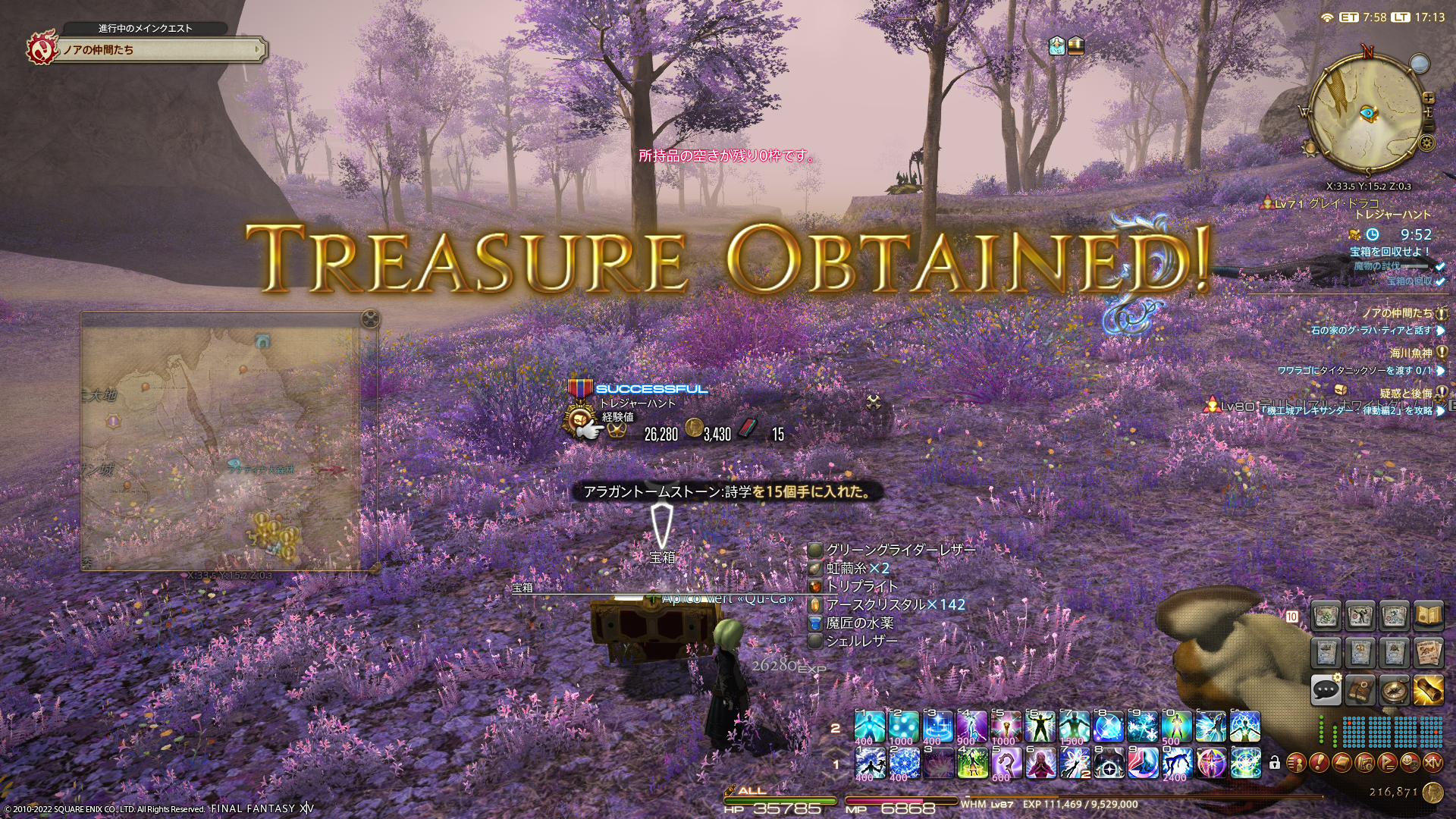Activate the purple staff ability on hotbar 1
This screenshot has height=819, width=1456.
tap(1007, 762)
